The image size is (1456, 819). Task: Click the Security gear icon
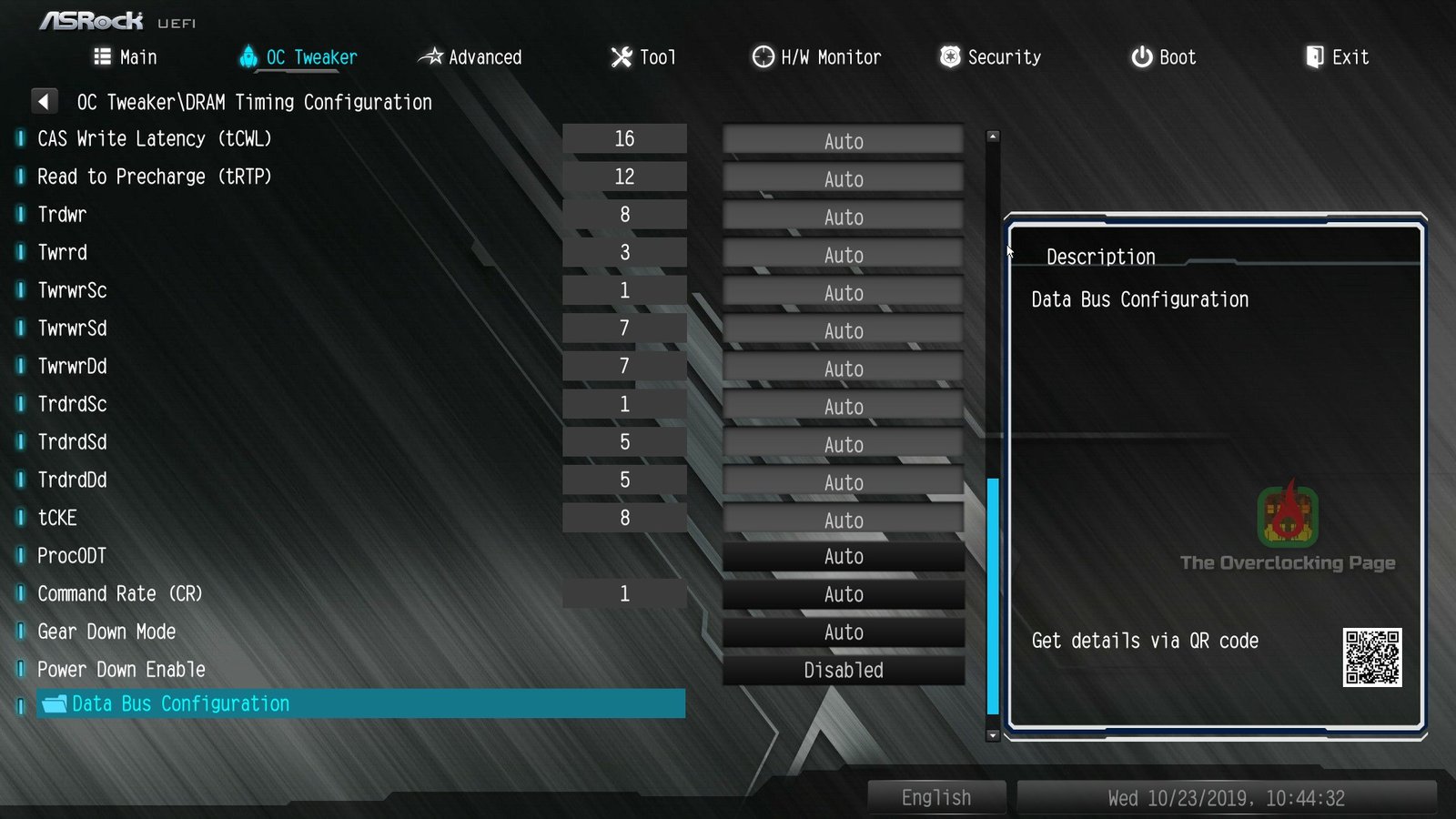pyautogui.click(x=949, y=56)
